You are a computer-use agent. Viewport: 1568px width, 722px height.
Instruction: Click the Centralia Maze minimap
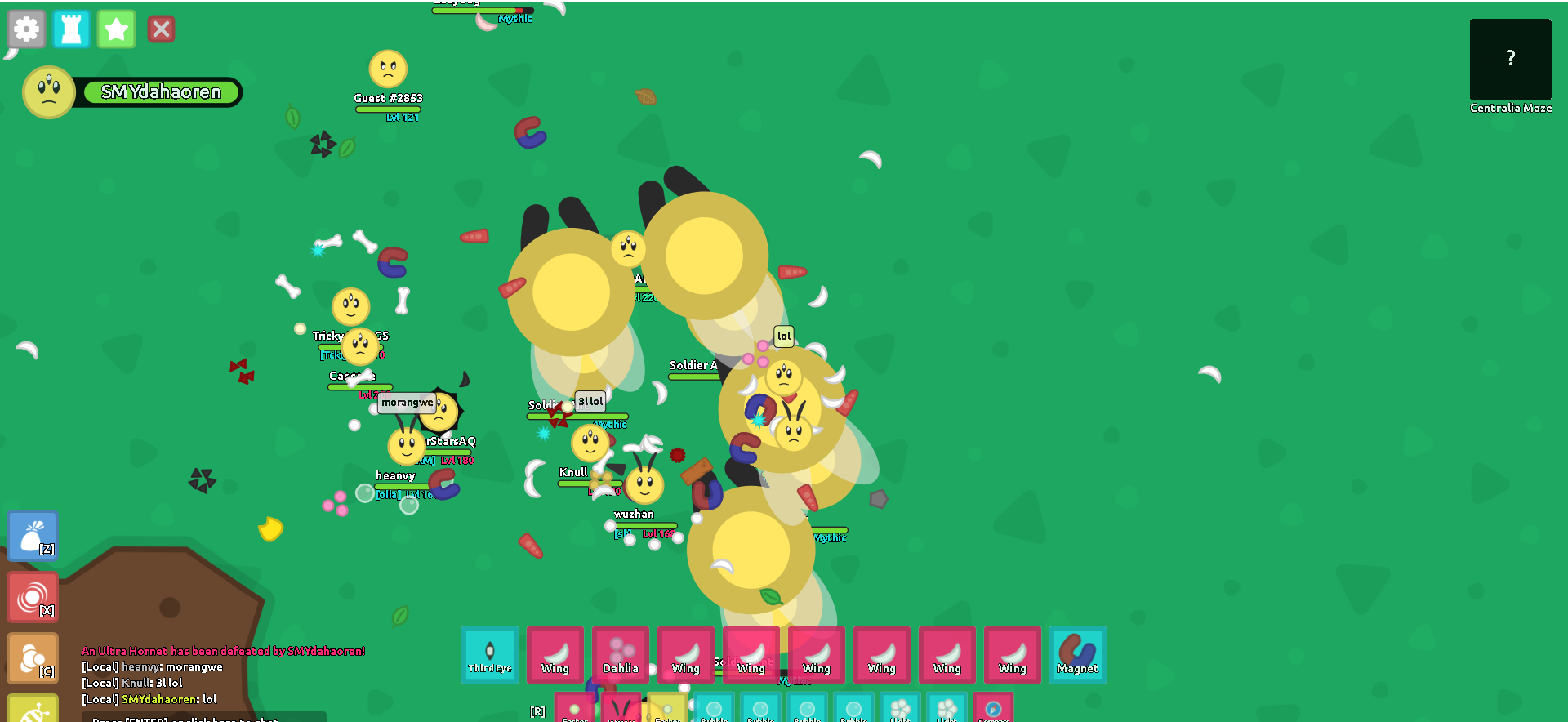coord(1510,60)
